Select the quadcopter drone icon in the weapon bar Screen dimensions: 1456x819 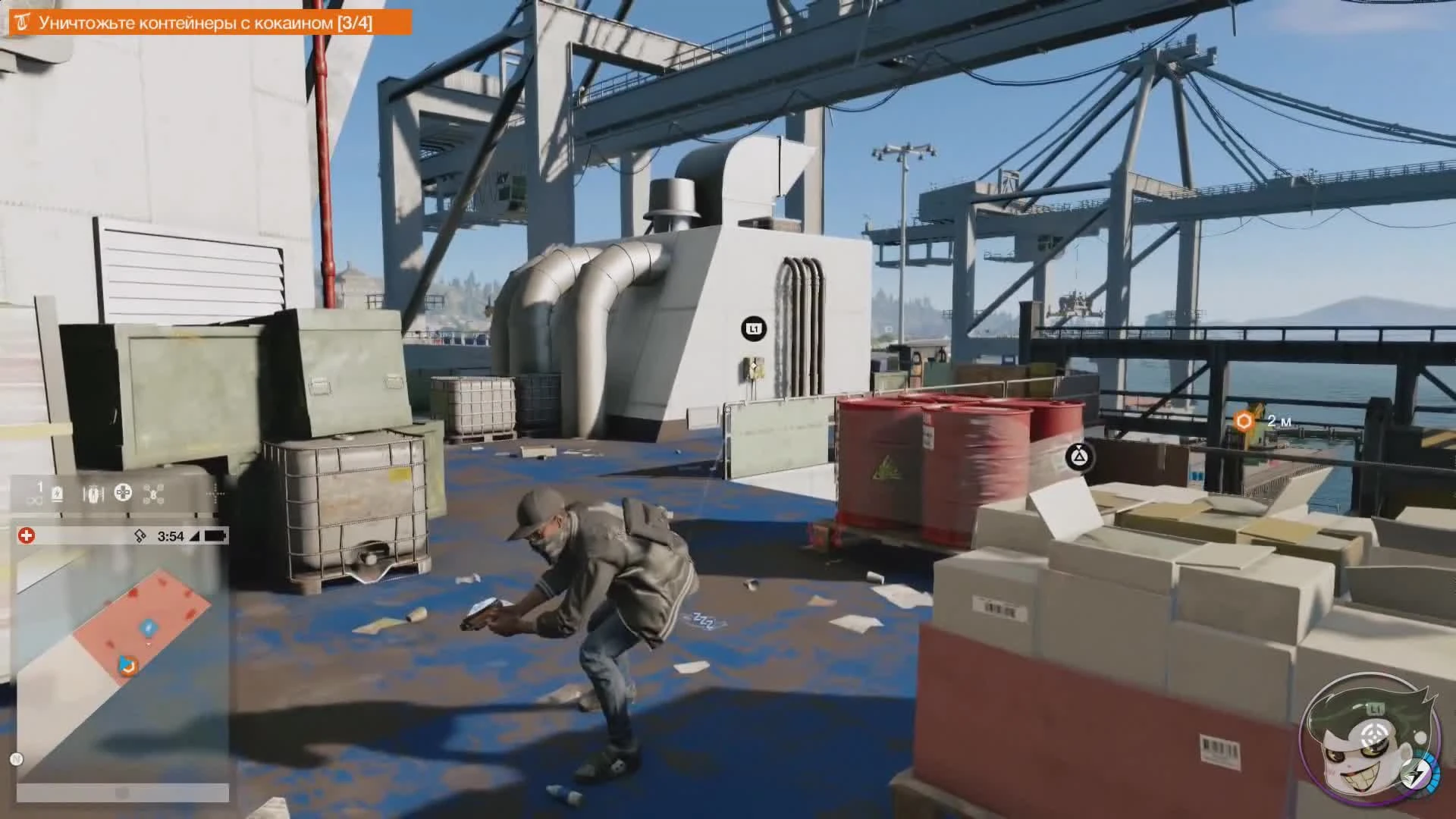click(x=152, y=494)
